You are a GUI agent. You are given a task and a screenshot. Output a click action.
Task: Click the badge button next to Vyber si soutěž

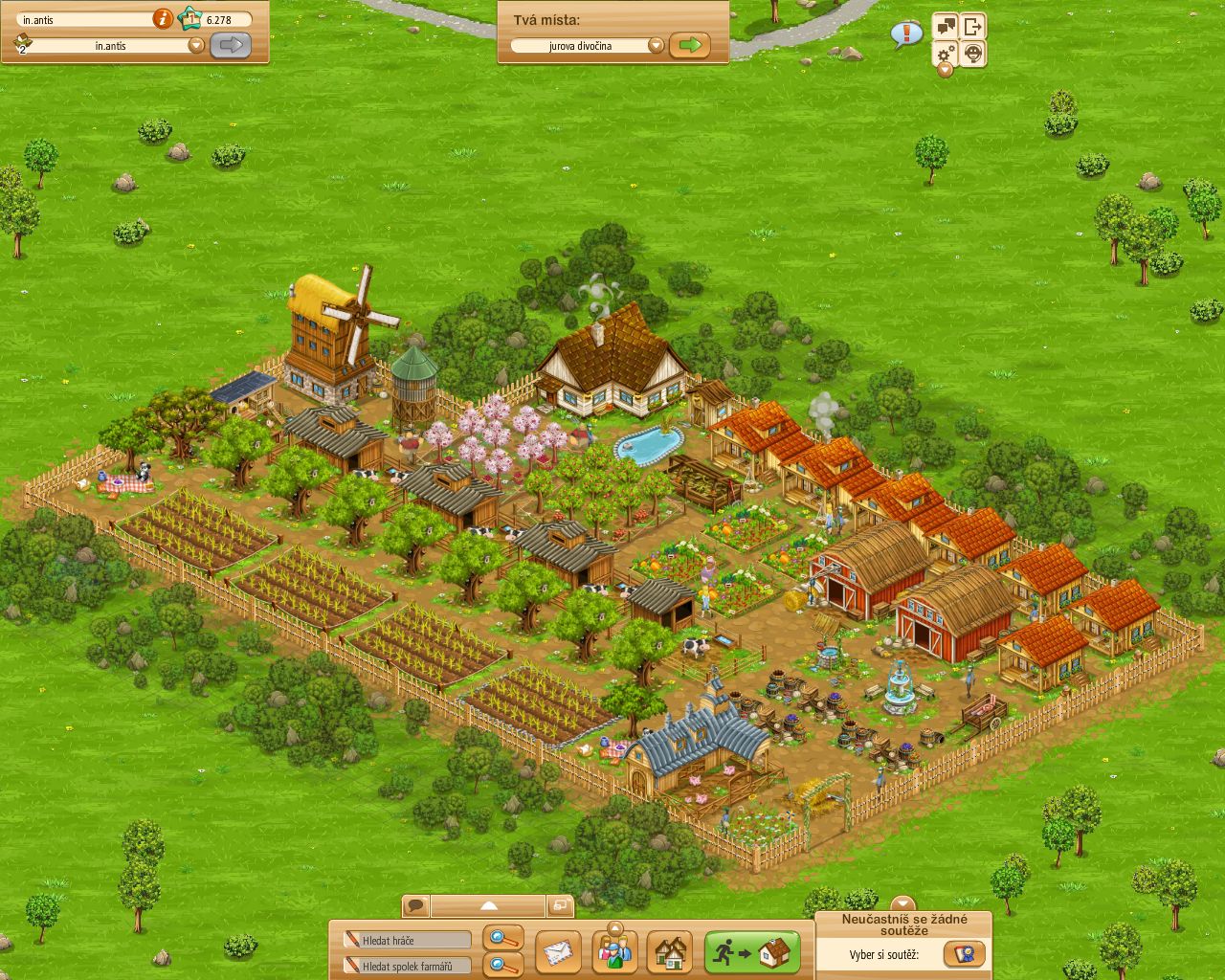click(x=965, y=953)
